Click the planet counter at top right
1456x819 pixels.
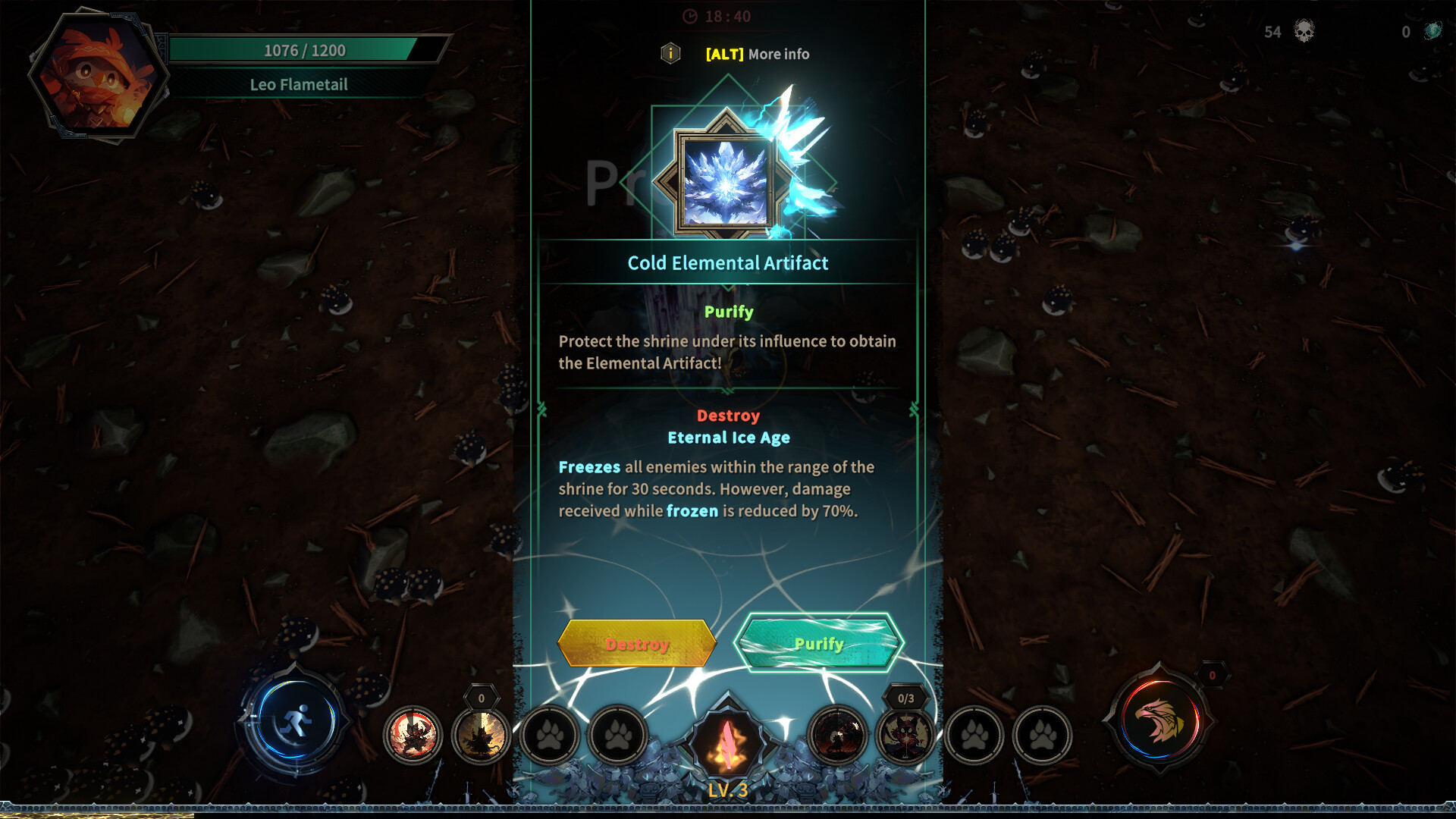click(1423, 32)
